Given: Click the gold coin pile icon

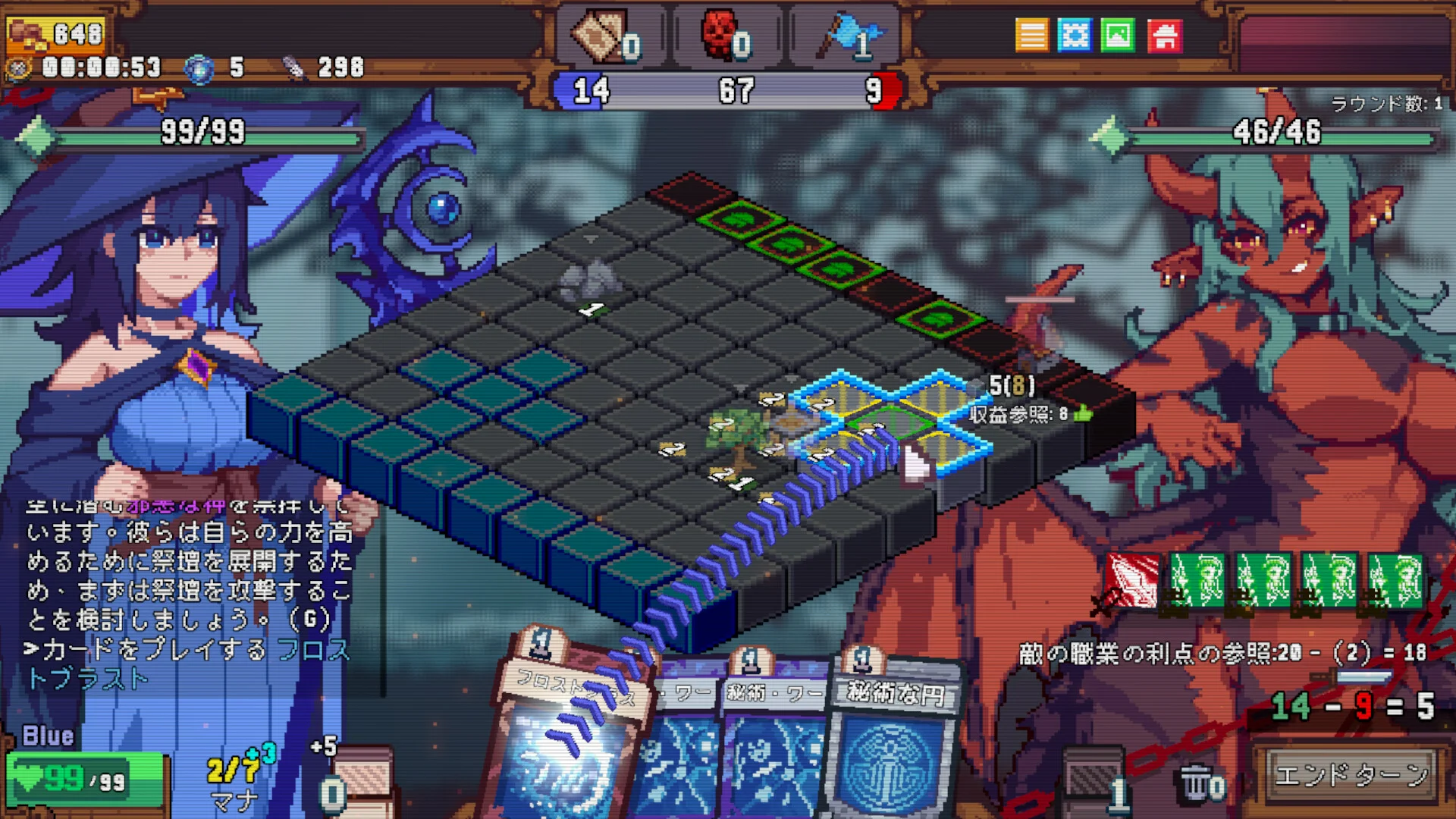Looking at the screenshot, I should 26,33.
